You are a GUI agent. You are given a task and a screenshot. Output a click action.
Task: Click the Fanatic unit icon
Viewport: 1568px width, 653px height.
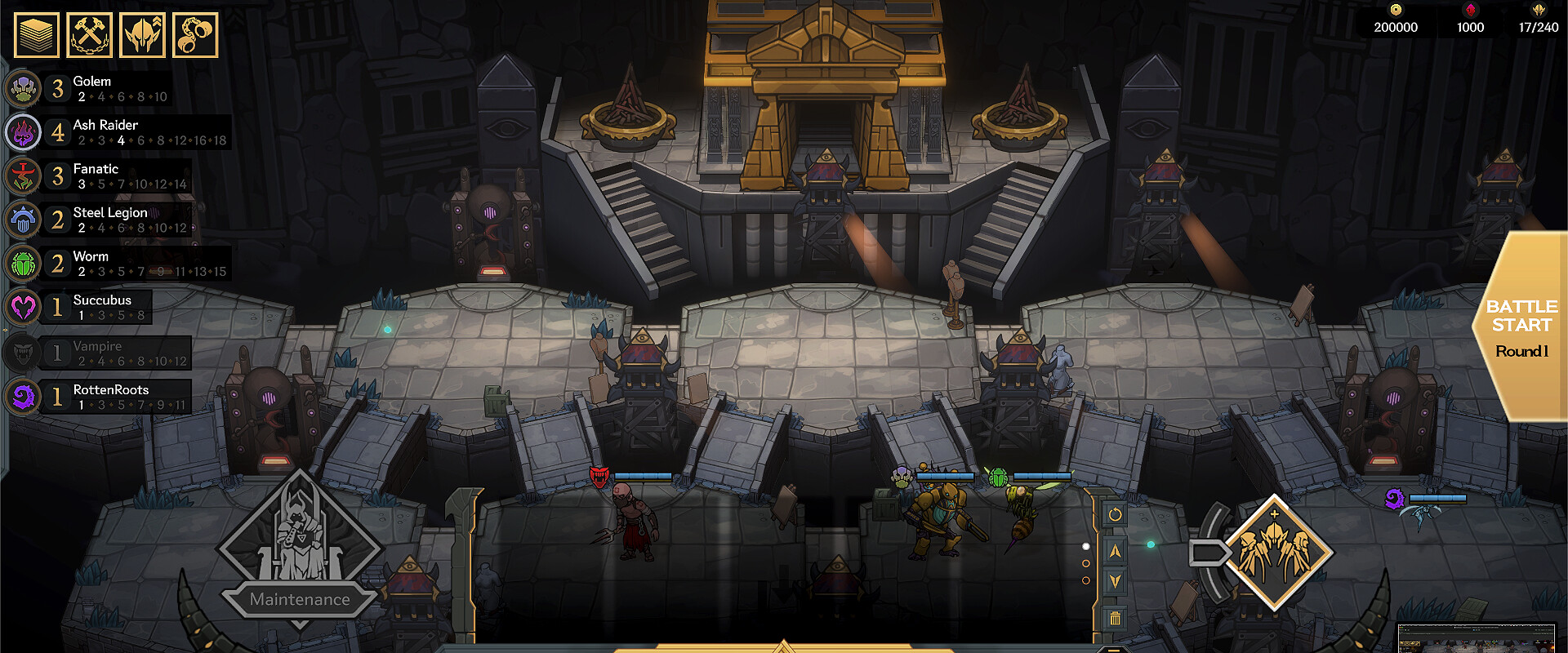(x=23, y=175)
